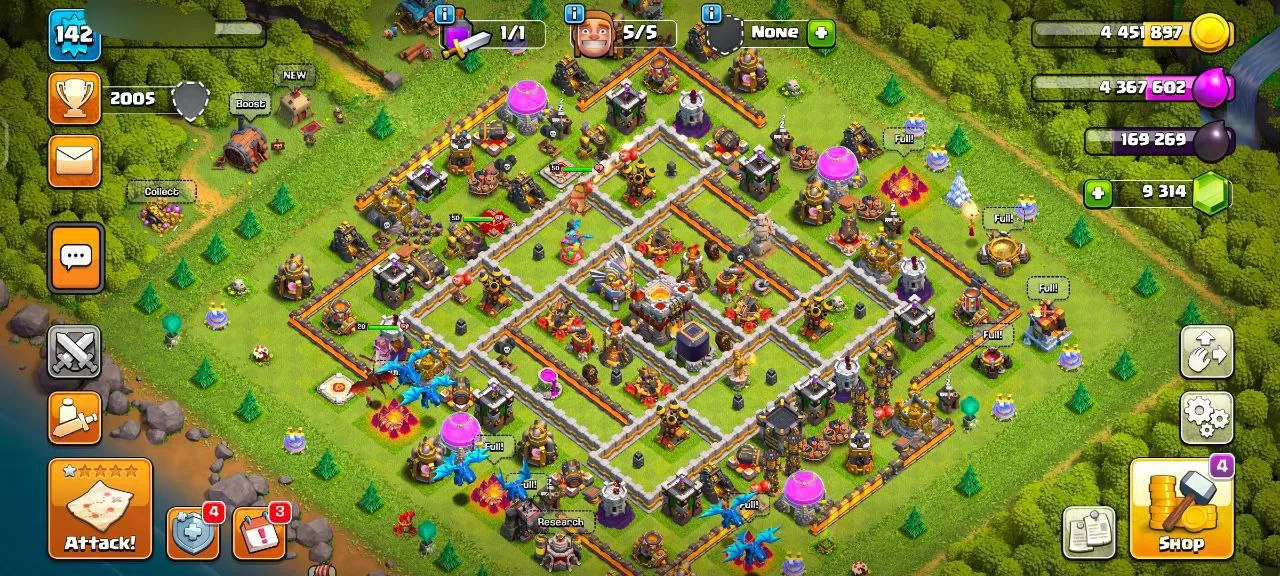The image size is (1280, 576).
Task: Open the Attack map button
Action: [x=100, y=508]
